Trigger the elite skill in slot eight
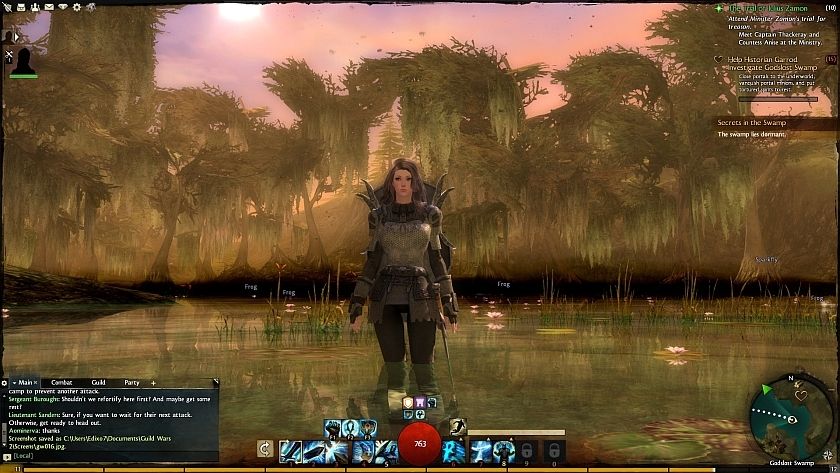This screenshot has width=840, height=473. (x=503, y=450)
